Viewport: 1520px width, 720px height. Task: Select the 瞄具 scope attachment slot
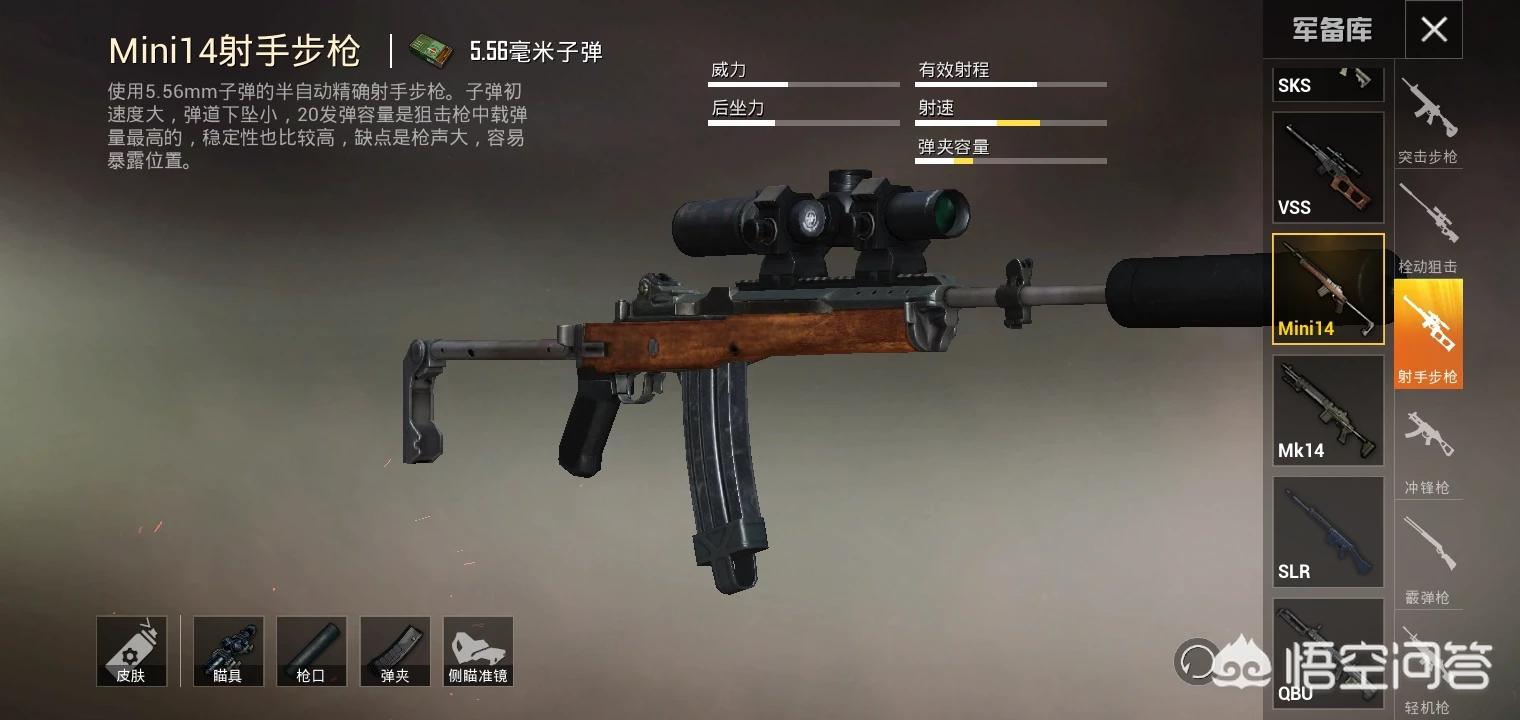click(x=228, y=651)
